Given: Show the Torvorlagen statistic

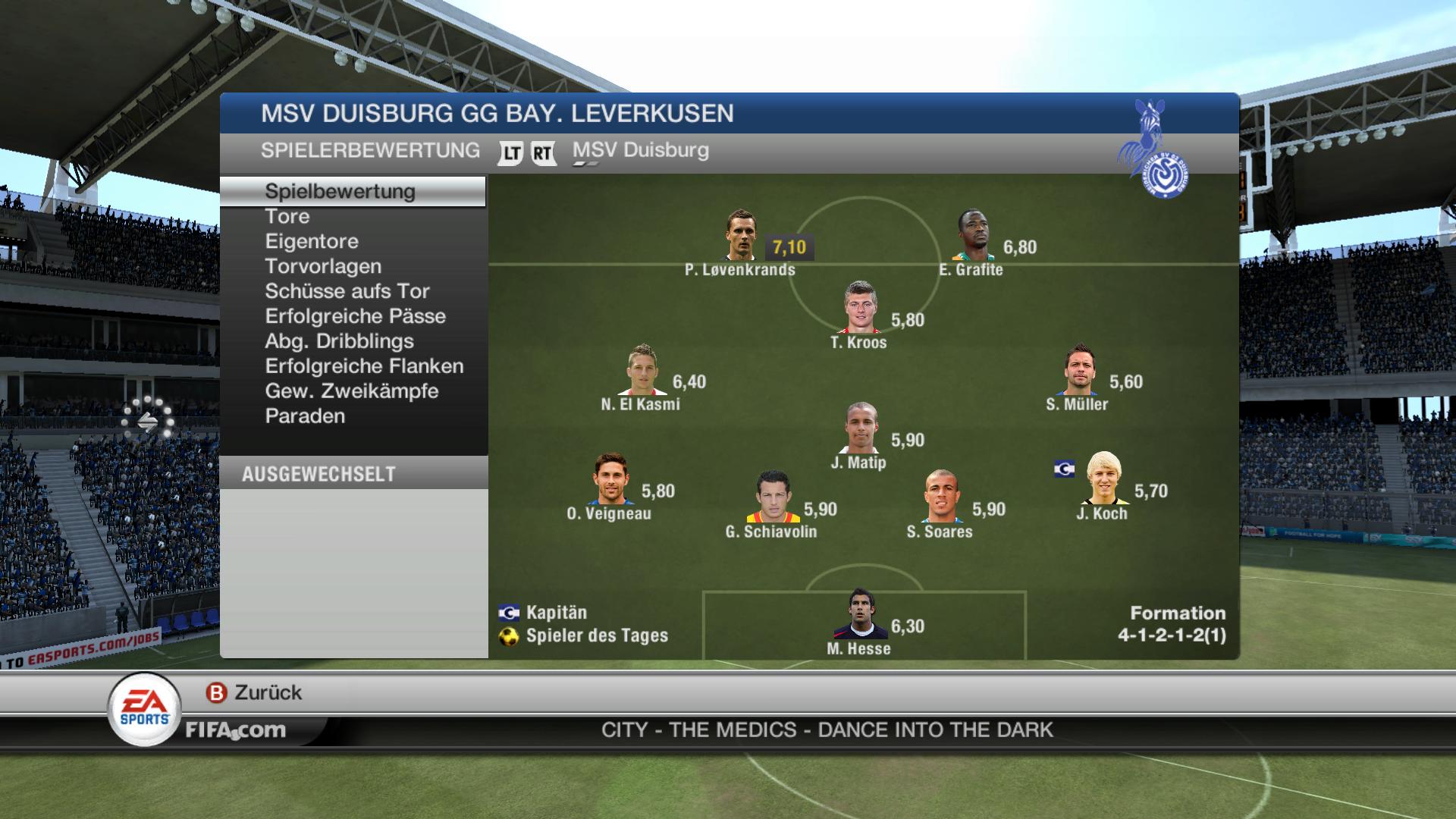Looking at the screenshot, I should point(323,267).
